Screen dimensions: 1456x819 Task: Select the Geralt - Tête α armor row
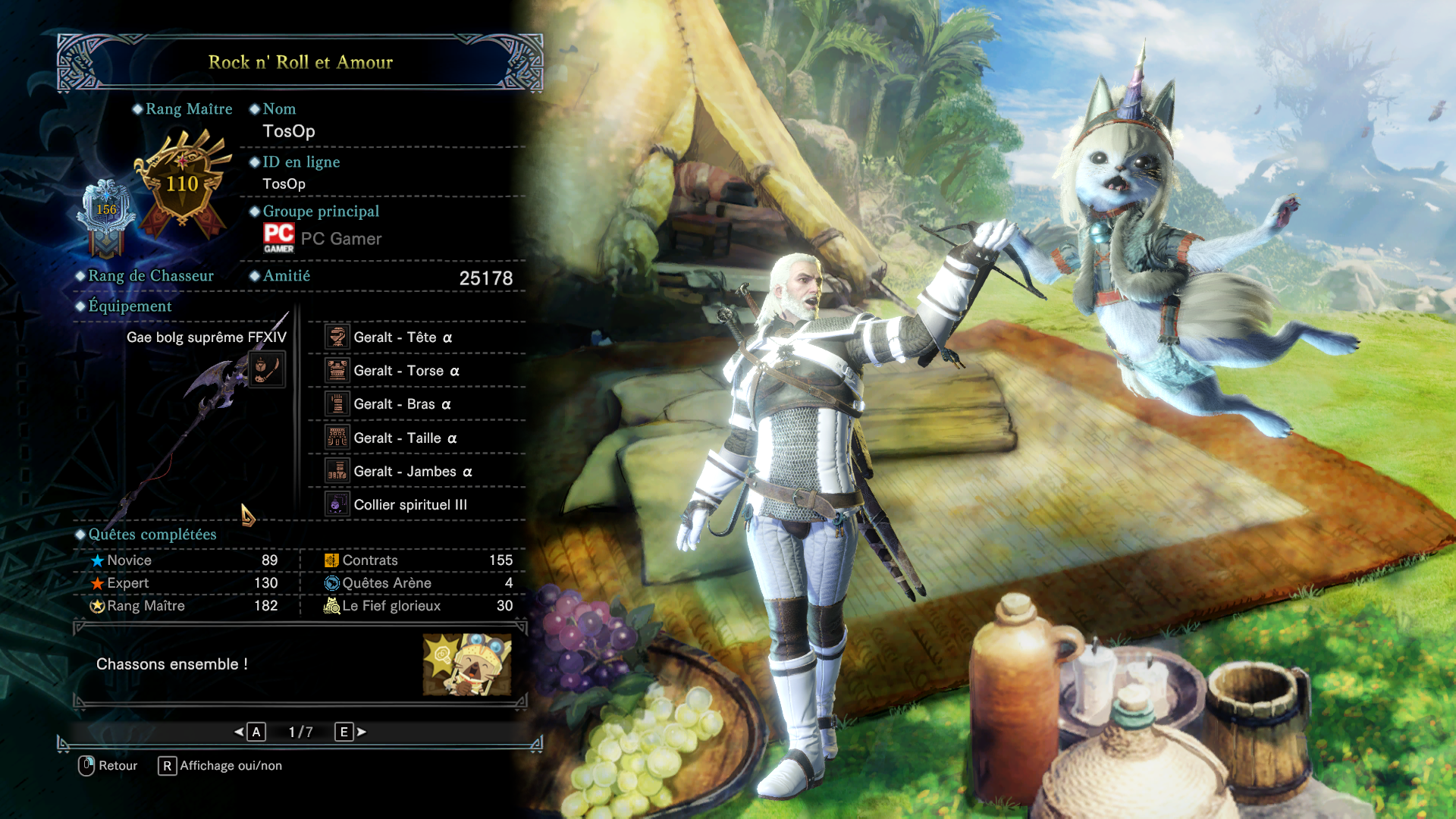pos(416,337)
